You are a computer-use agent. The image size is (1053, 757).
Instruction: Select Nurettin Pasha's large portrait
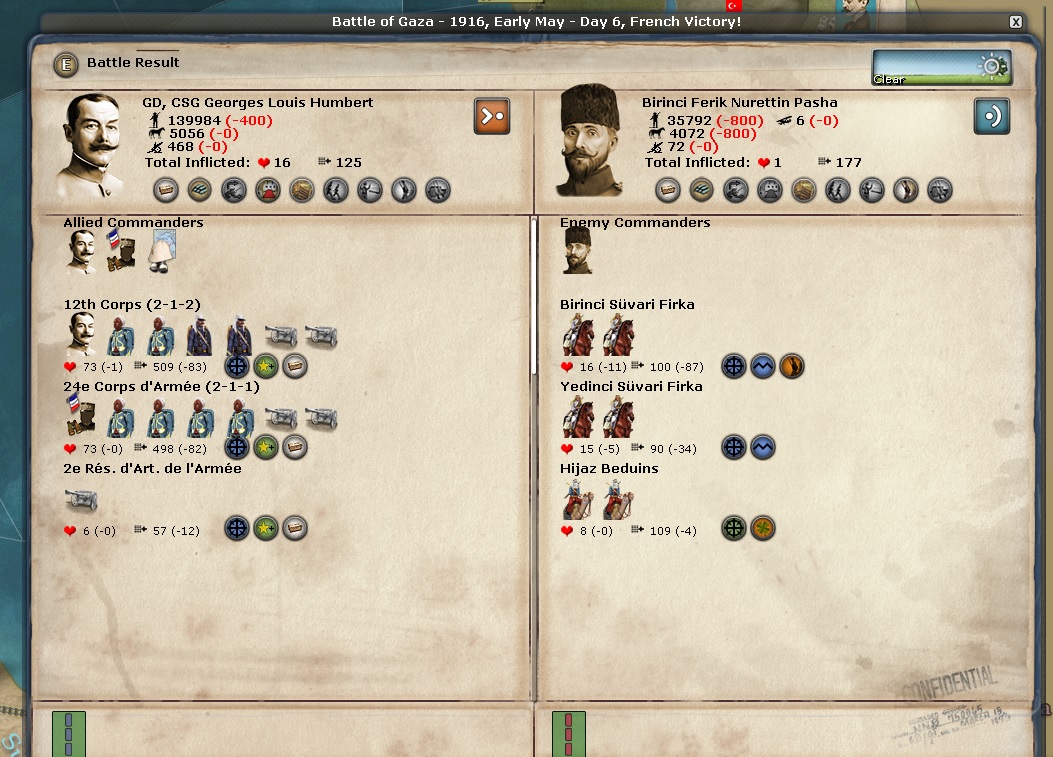[x=591, y=140]
